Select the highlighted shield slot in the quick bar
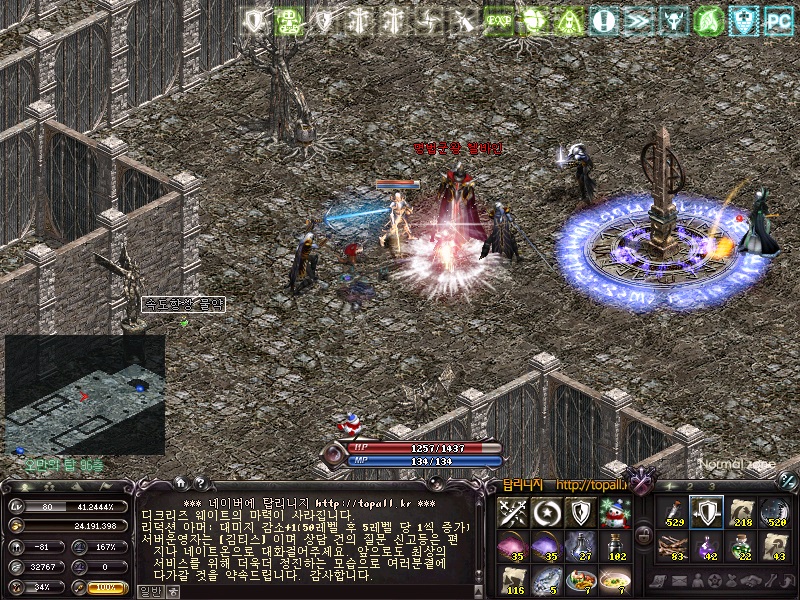This screenshot has width=800, height=600. coord(708,512)
